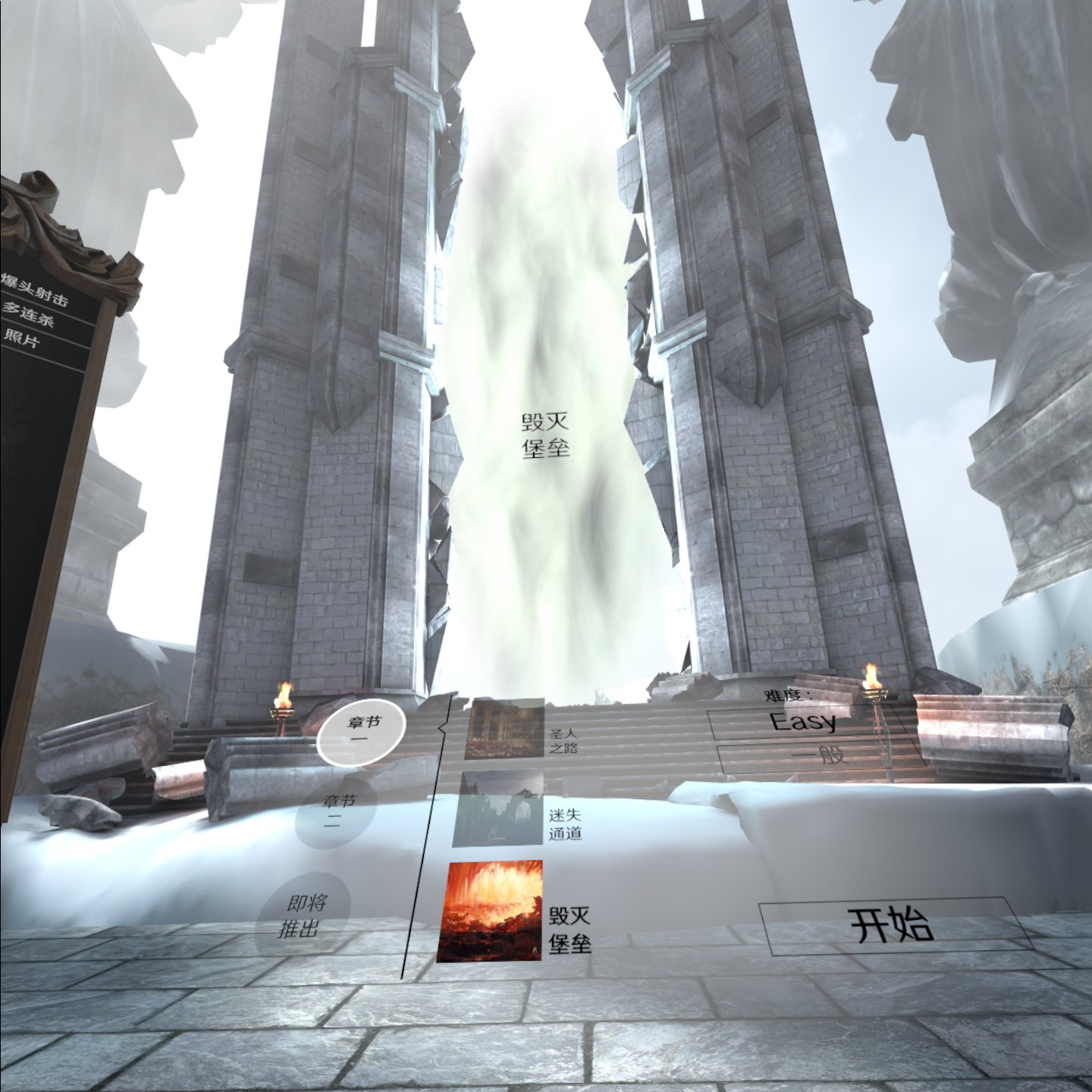The image size is (1092, 1092).
Task: Open the 多连杀 leaderboard entry
Action: click(30, 313)
